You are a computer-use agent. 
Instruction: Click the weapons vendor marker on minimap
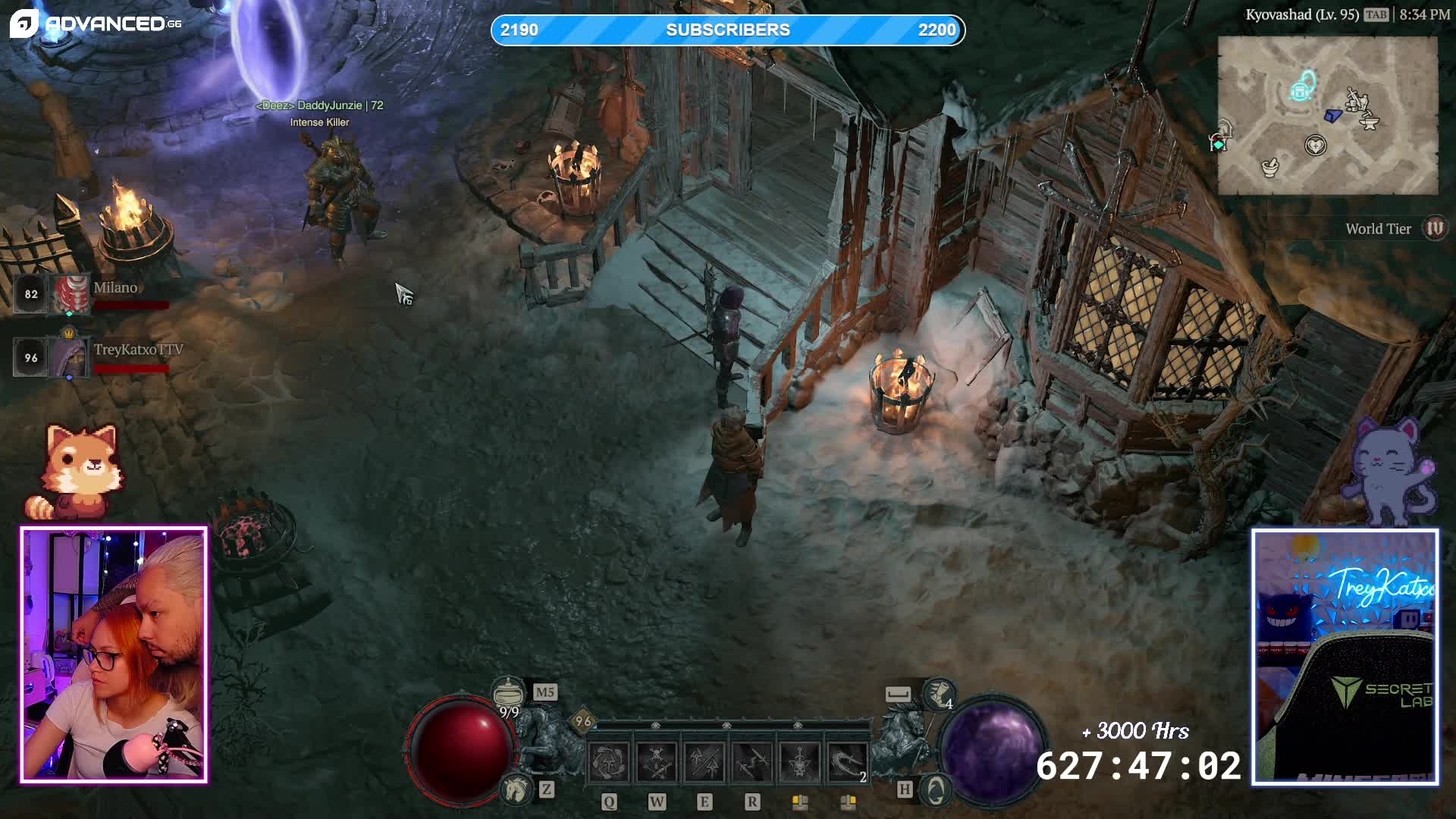(x=1355, y=99)
